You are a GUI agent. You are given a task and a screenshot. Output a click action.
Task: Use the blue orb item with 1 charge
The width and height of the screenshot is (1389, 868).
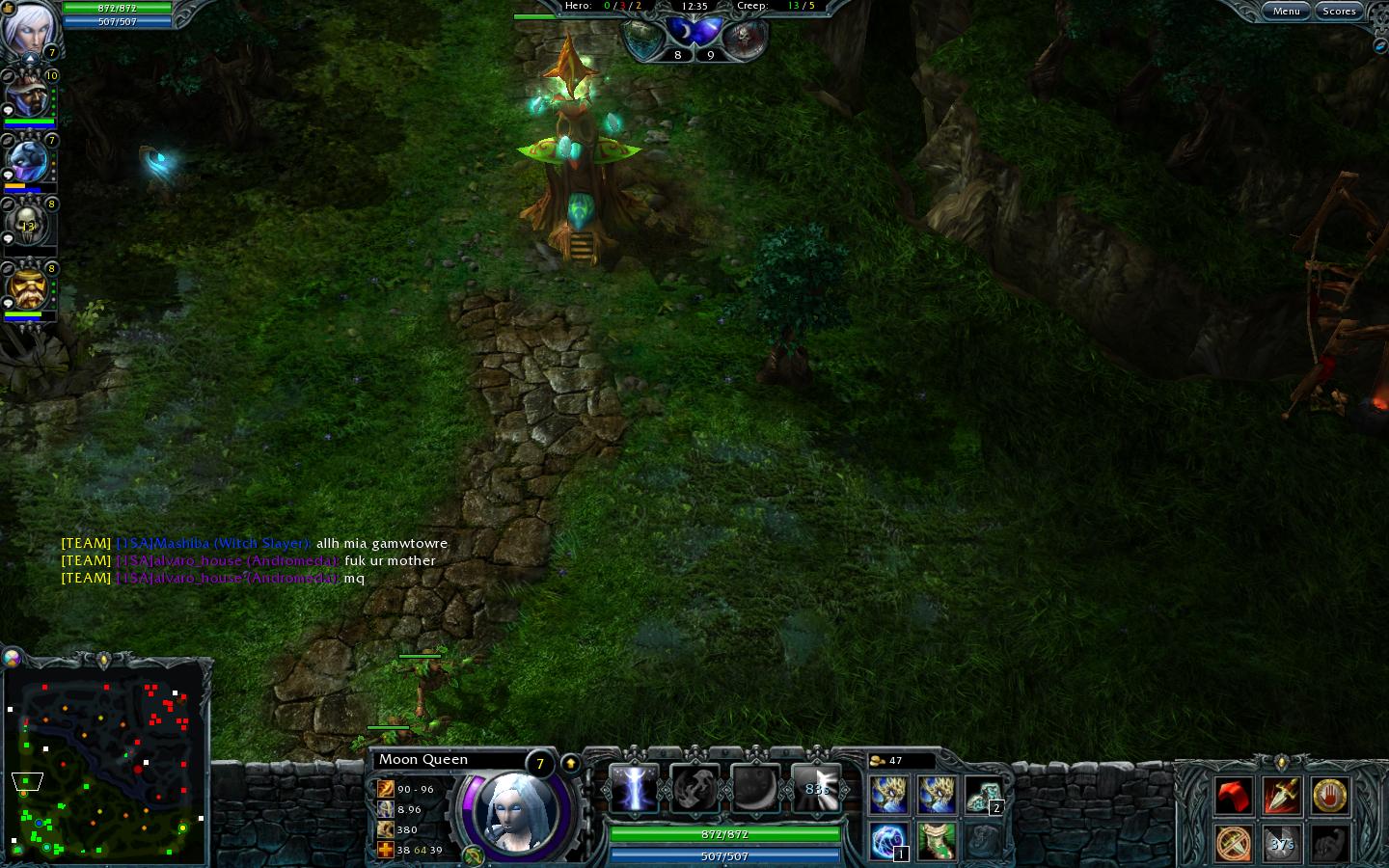point(887,841)
